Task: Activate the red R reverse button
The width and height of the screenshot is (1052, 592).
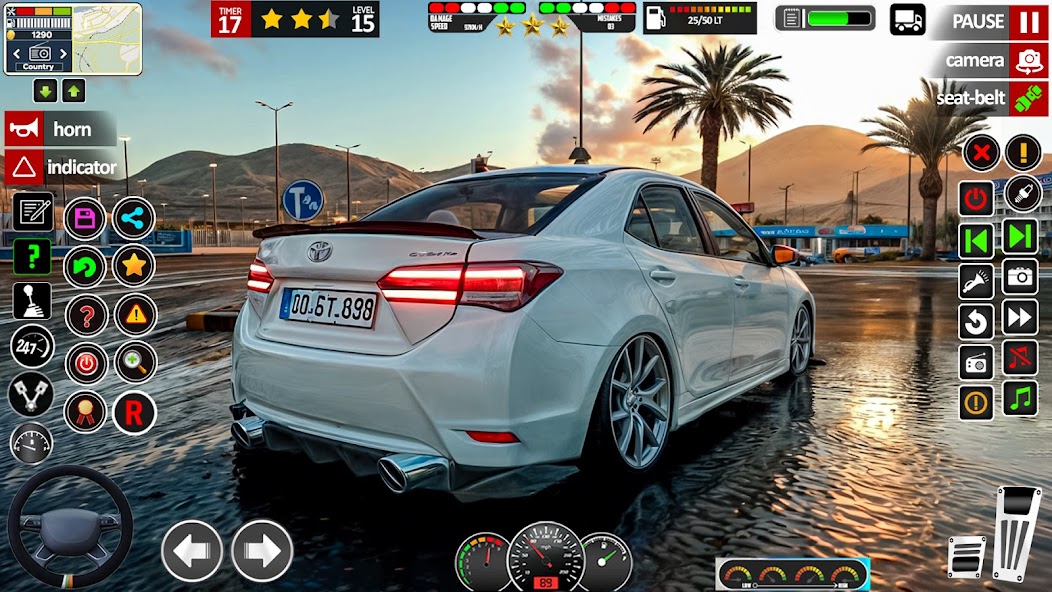Action: (x=133, y=412)
